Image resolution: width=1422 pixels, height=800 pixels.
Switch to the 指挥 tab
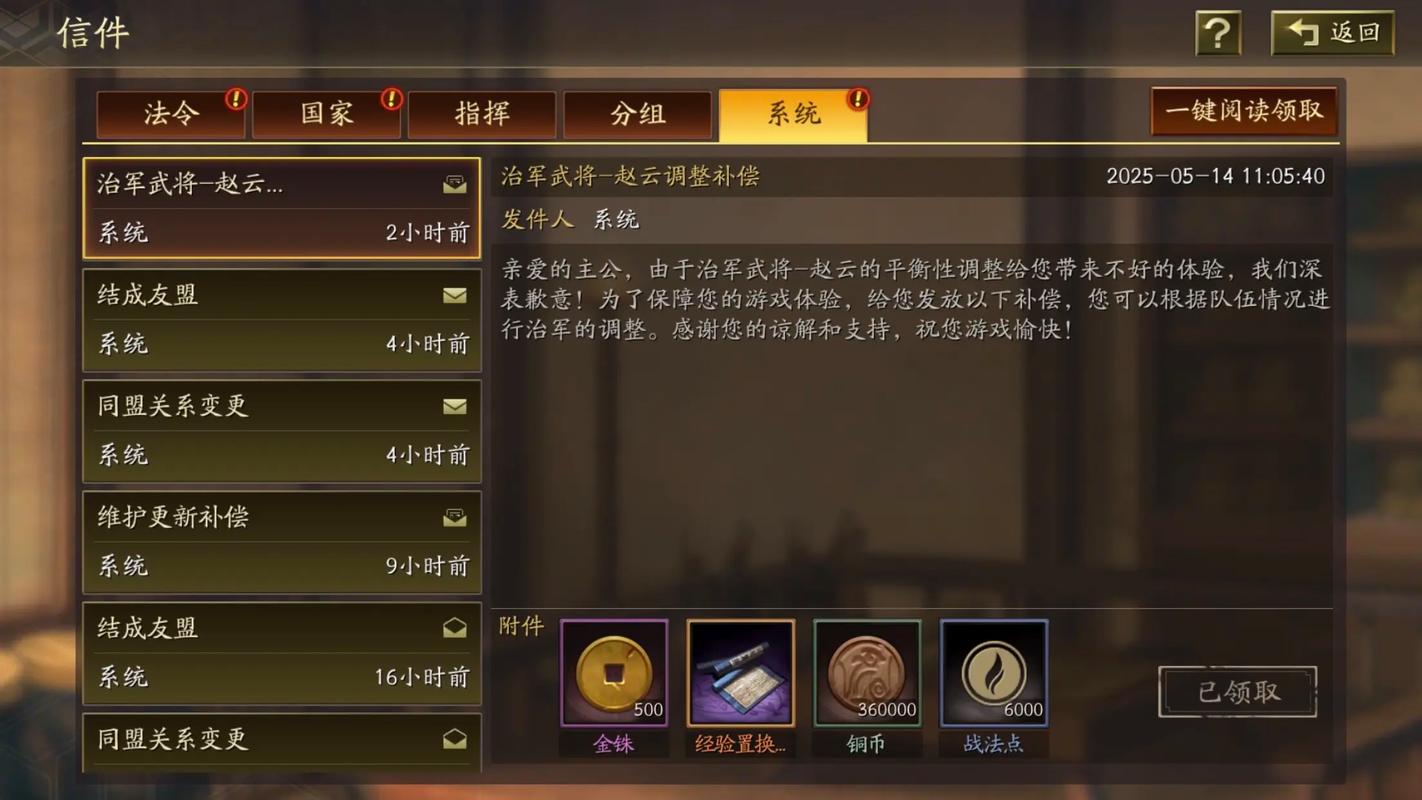(482, 114)
